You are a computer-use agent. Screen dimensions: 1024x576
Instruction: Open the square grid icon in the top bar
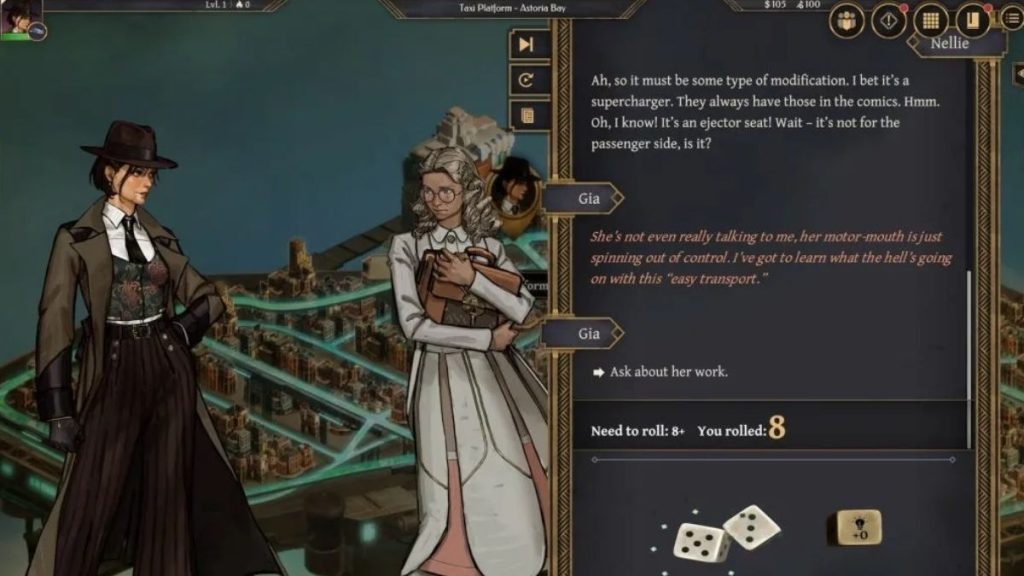click(x=931, y=21)
